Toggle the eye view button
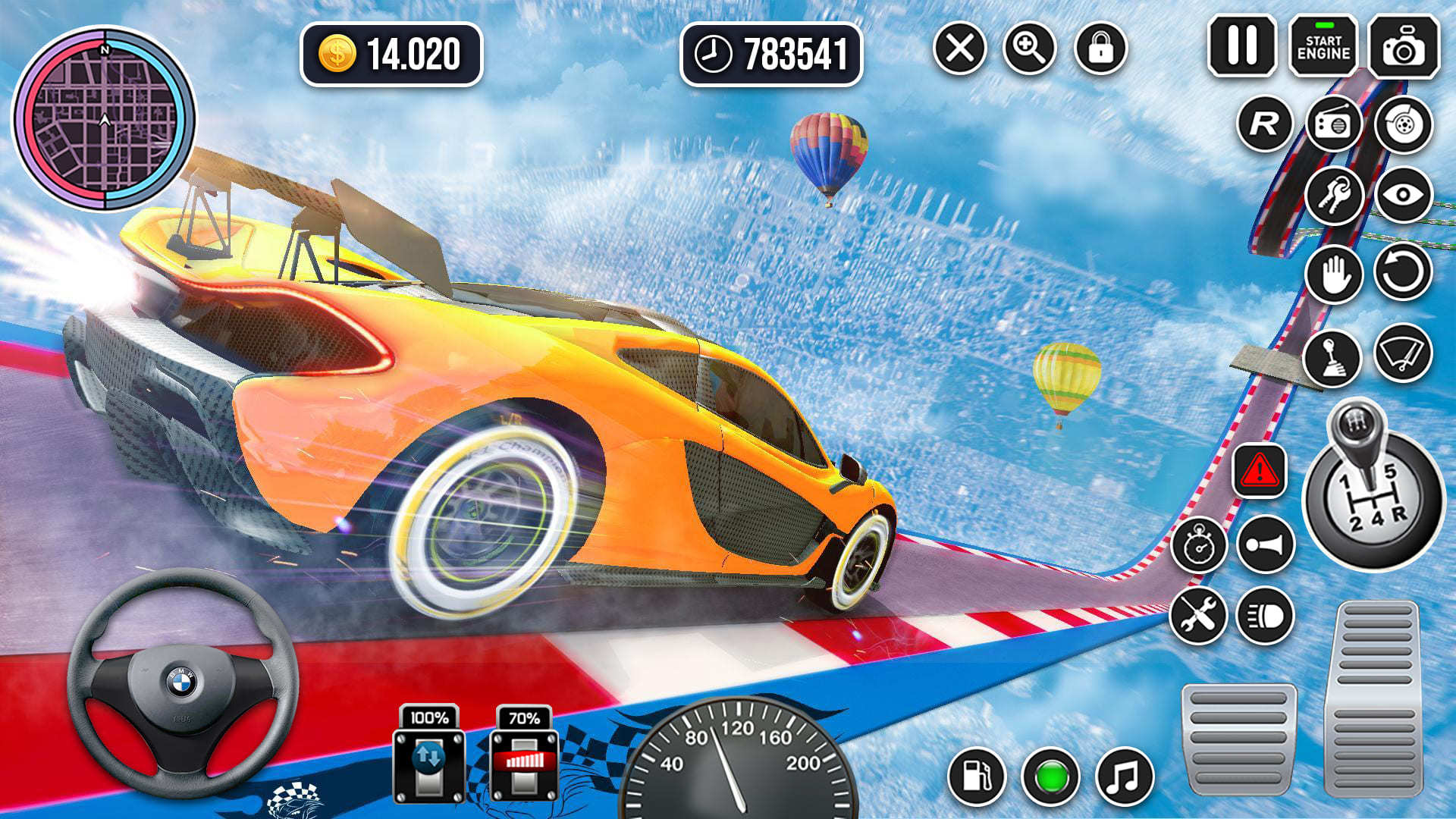Image resolution: width=1456 pixels, height=819 pixels. pyautogui.click(x=1403, y=196)
